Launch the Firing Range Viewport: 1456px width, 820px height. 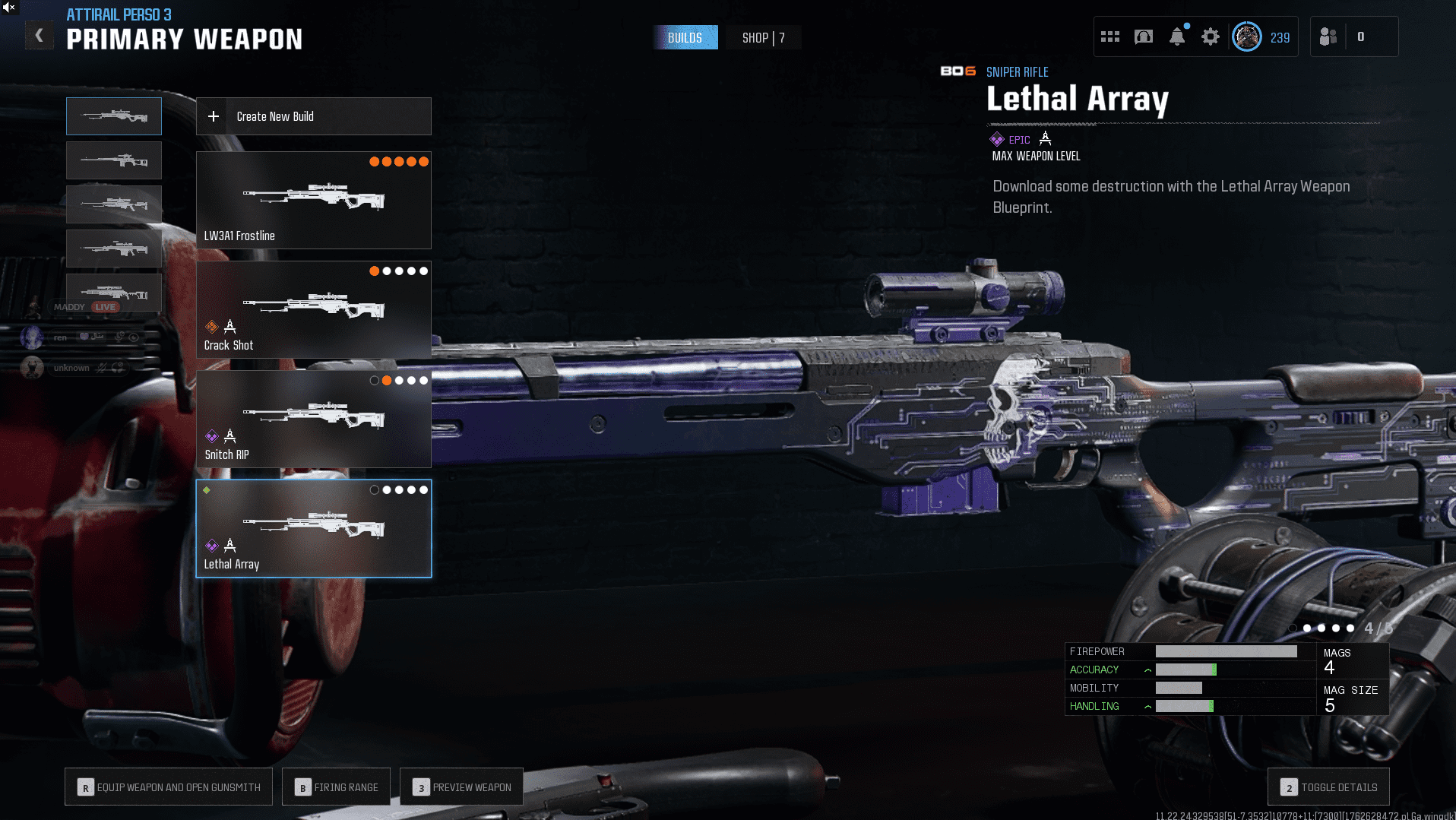(336, 787)
